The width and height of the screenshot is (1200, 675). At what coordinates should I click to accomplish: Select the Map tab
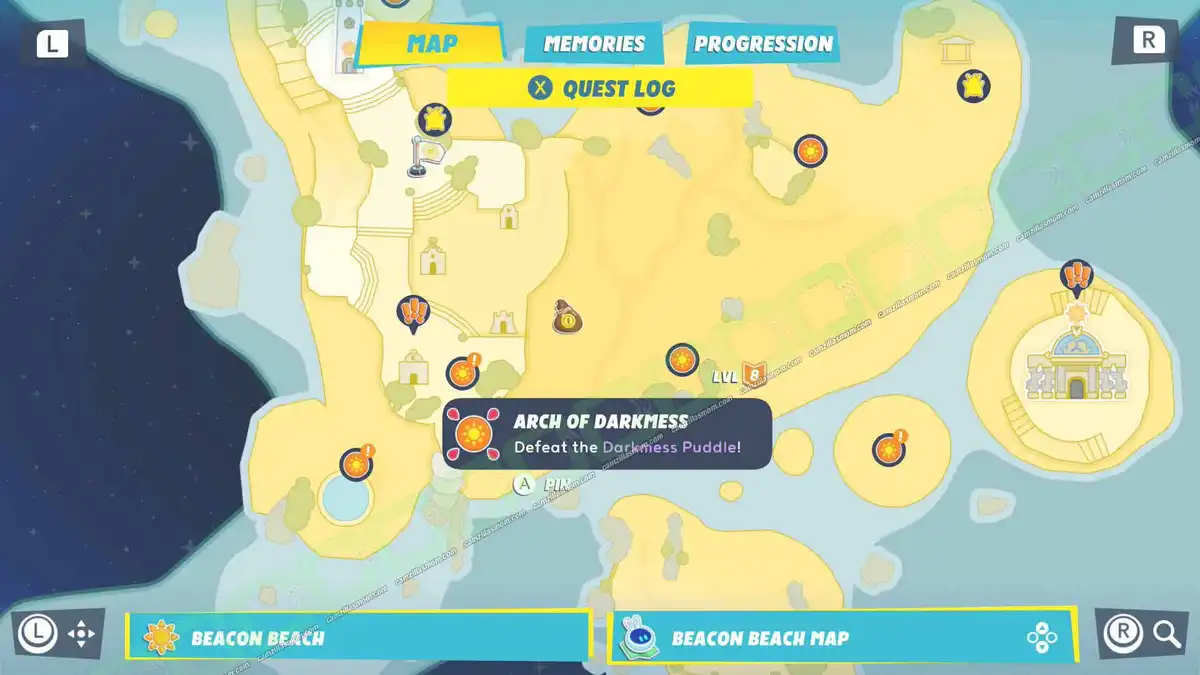(x=432, y=44)
